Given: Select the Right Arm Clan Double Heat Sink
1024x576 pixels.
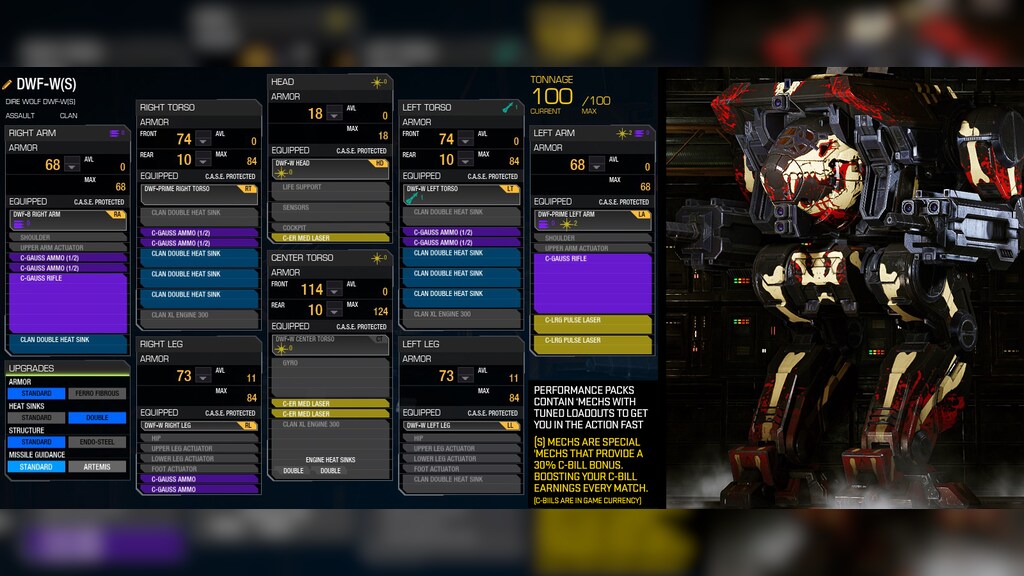Looking at the screenshot, I should 68,340.
